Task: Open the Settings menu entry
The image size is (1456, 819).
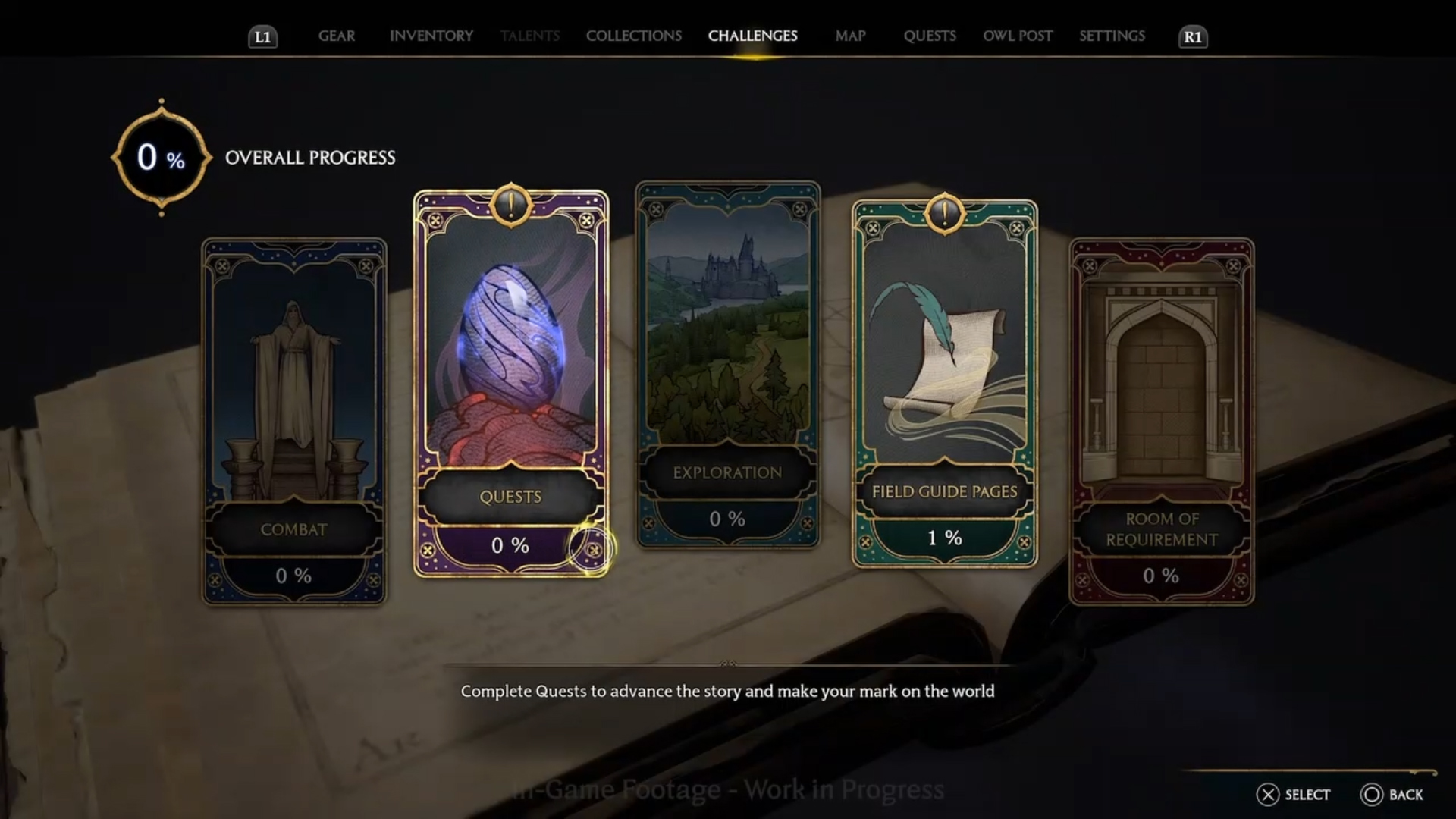Action: [1112, 36]
